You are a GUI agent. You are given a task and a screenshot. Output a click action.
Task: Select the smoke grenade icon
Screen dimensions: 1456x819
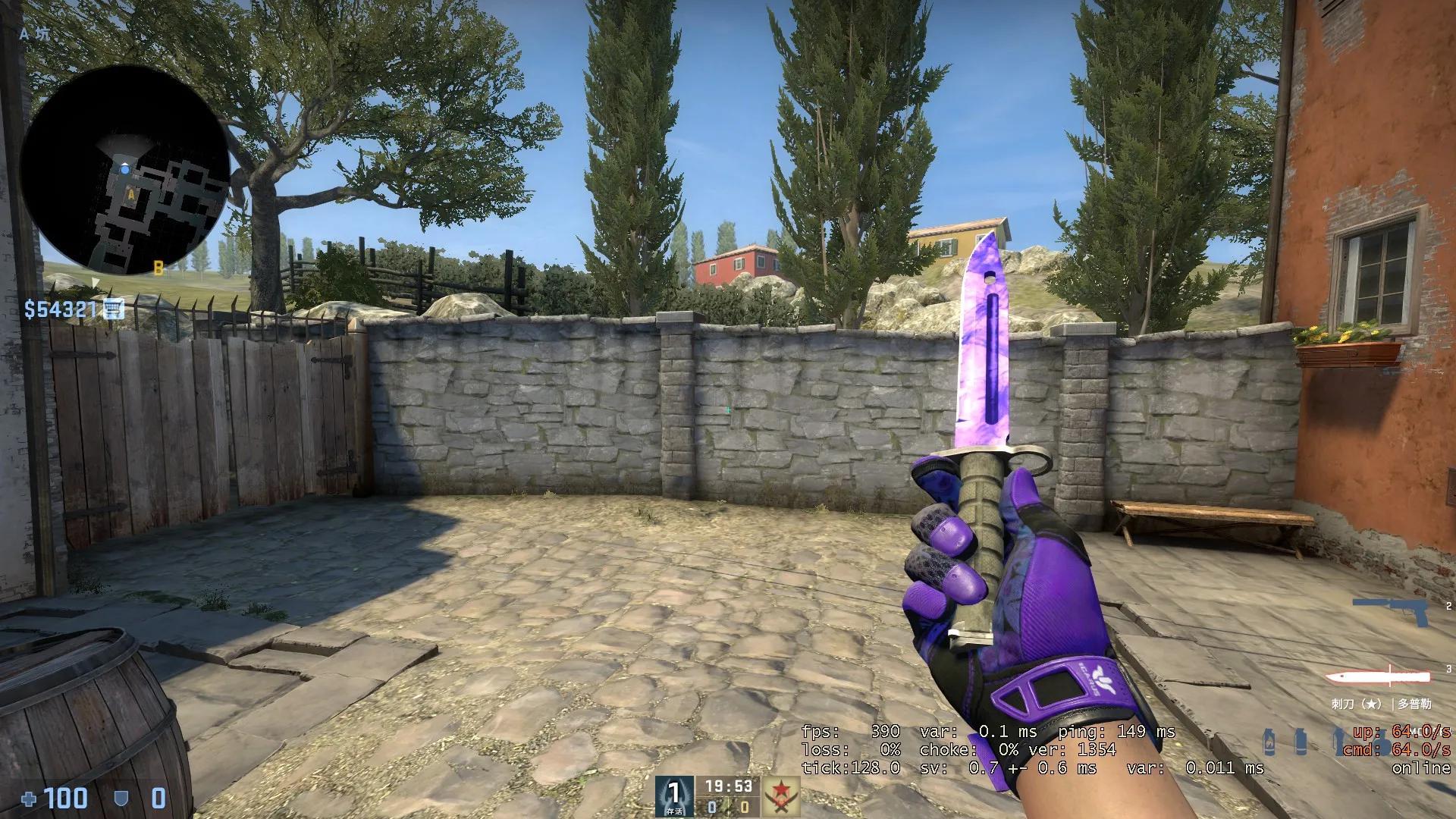pos(1301,742)
